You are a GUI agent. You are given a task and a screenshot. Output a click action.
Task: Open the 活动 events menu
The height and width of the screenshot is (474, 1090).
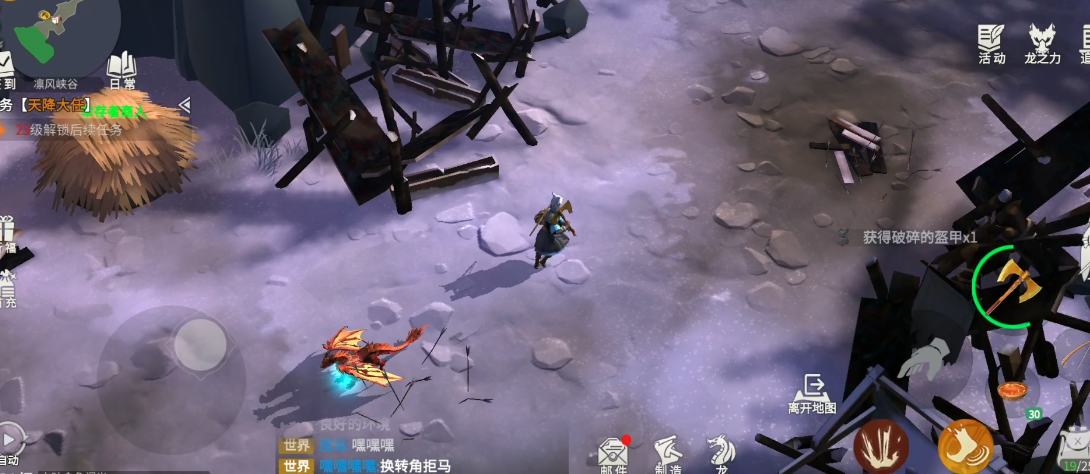point(991,44)
